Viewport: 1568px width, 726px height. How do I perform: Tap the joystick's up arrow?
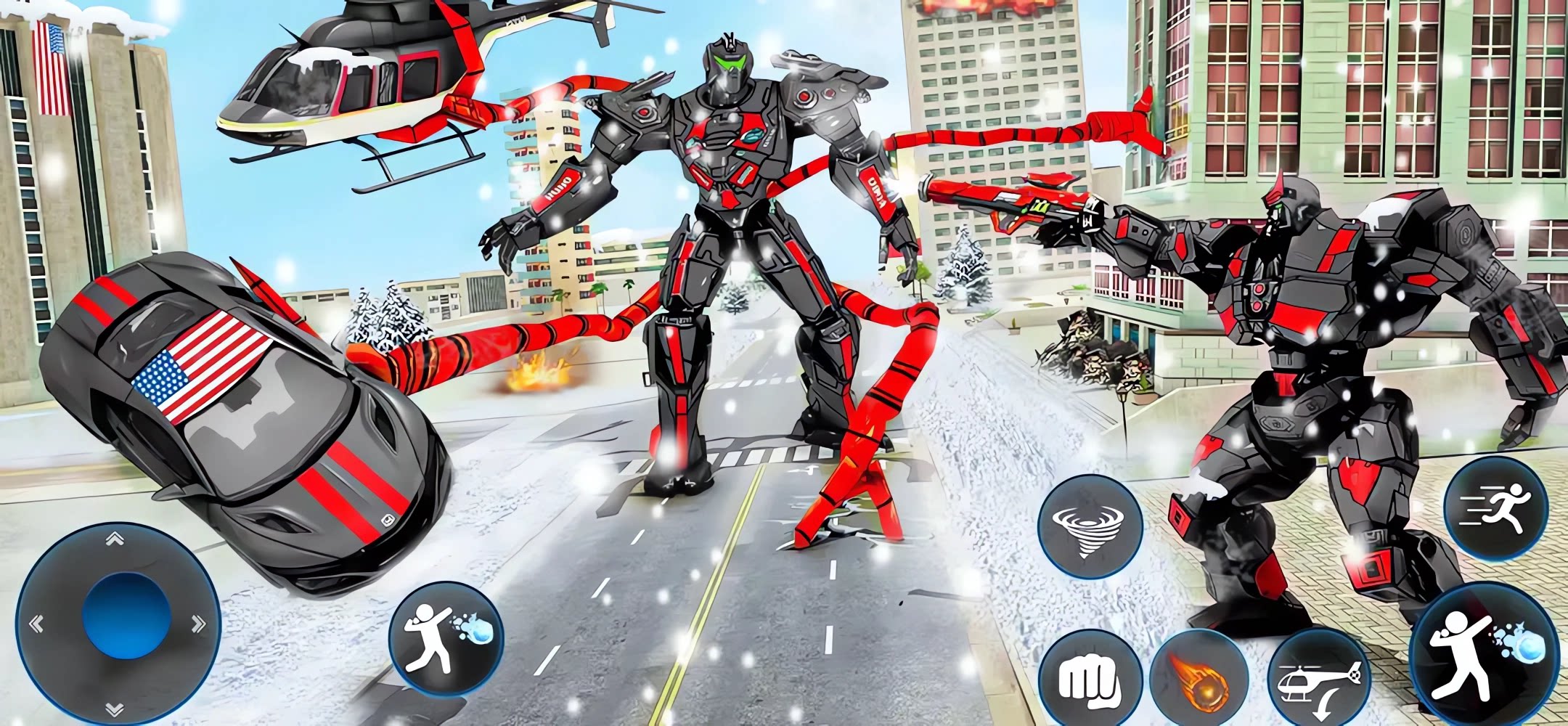115,539
